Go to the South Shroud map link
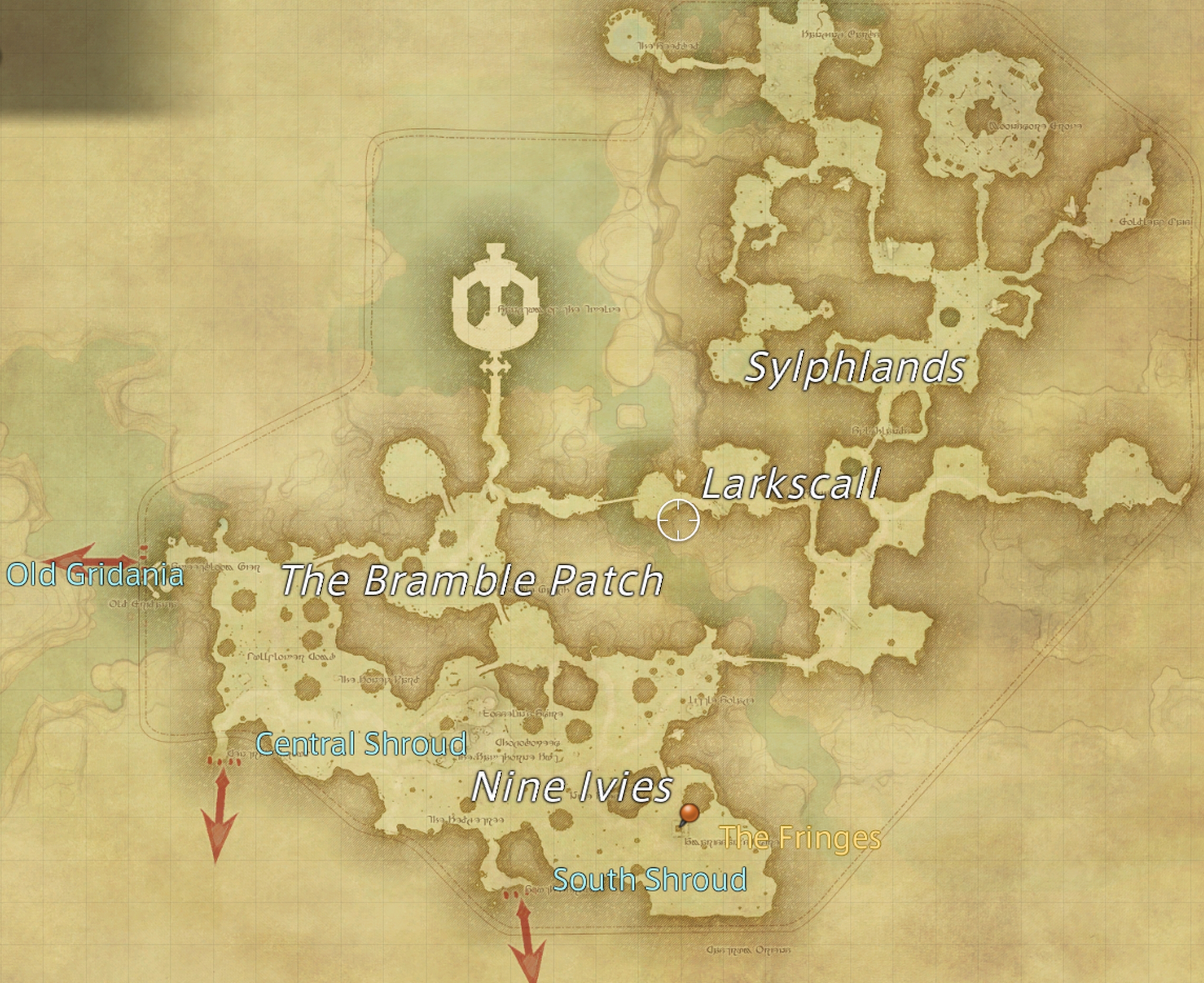This screenshot has height=983, width=1204. [x=650, y=879]
